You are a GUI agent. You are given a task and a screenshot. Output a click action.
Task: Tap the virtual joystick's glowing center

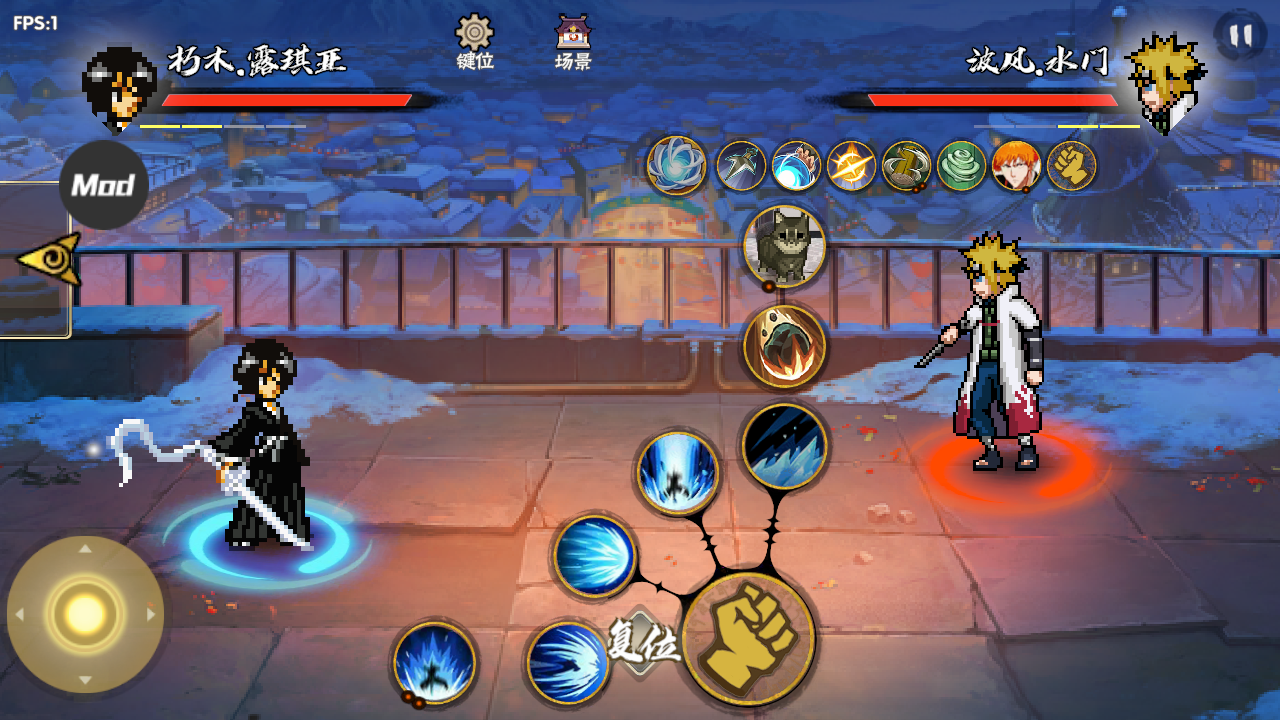tap(85, 613)
